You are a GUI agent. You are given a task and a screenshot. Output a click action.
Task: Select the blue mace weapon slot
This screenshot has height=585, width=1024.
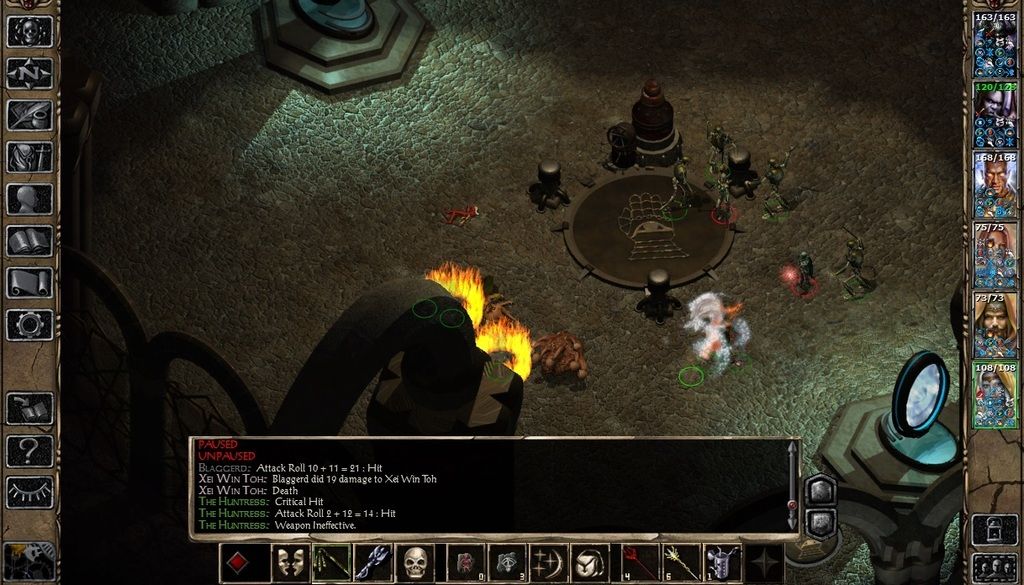click(373, 563)
